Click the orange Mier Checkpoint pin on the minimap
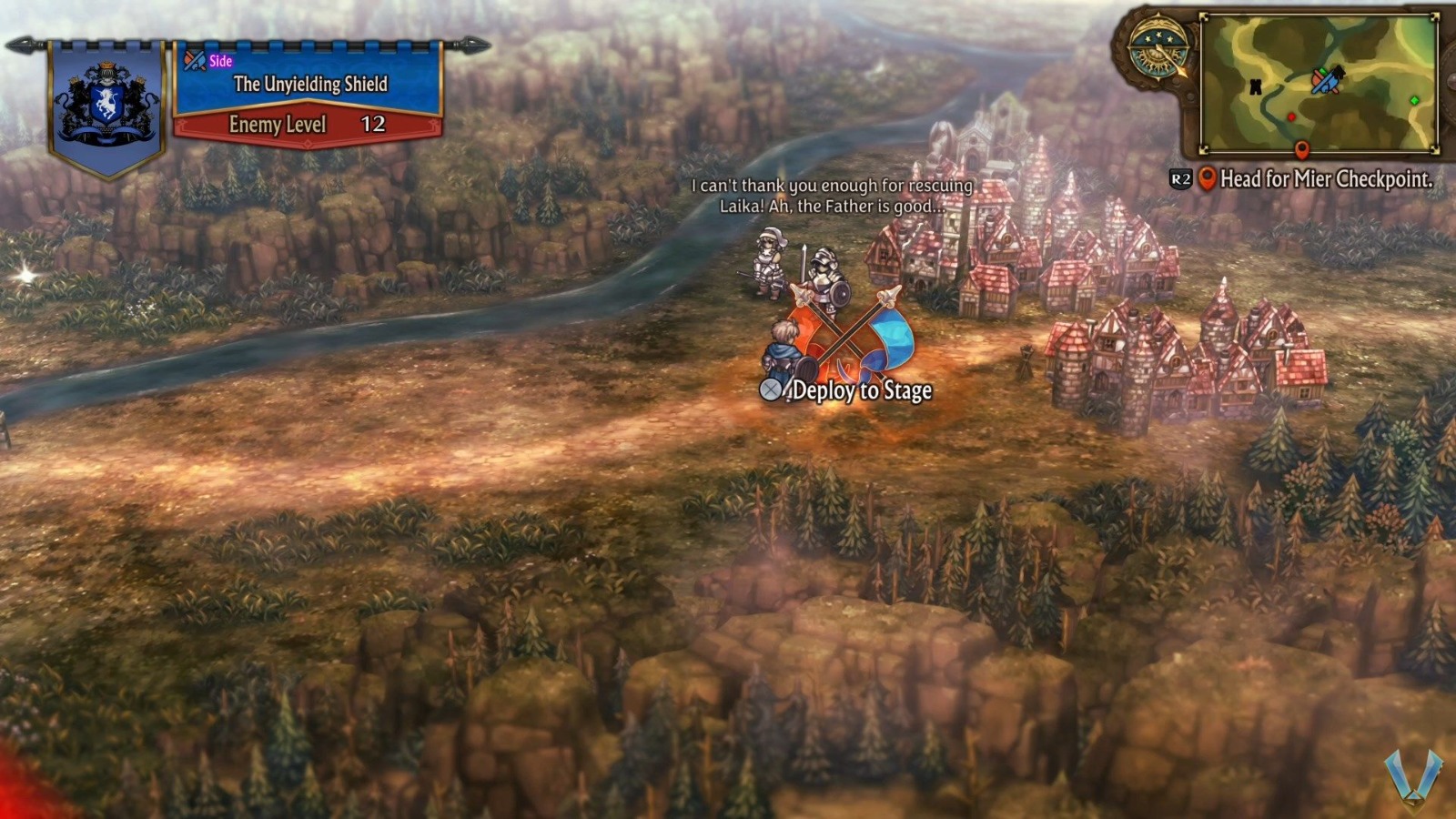This screenshot has width=1456, height=819. (x=1302, y=148)
